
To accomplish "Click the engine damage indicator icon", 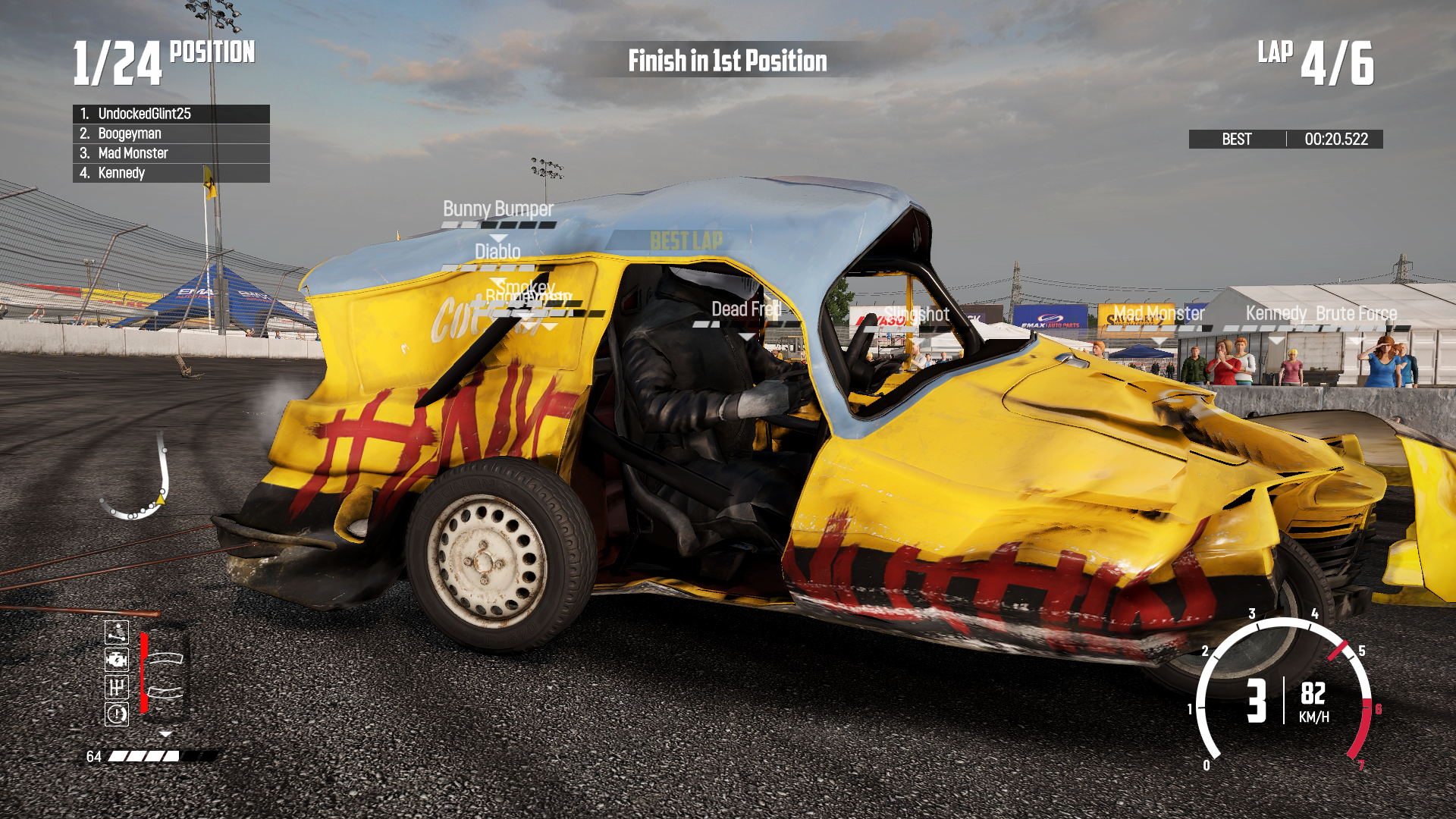I will tap(116, 660).
